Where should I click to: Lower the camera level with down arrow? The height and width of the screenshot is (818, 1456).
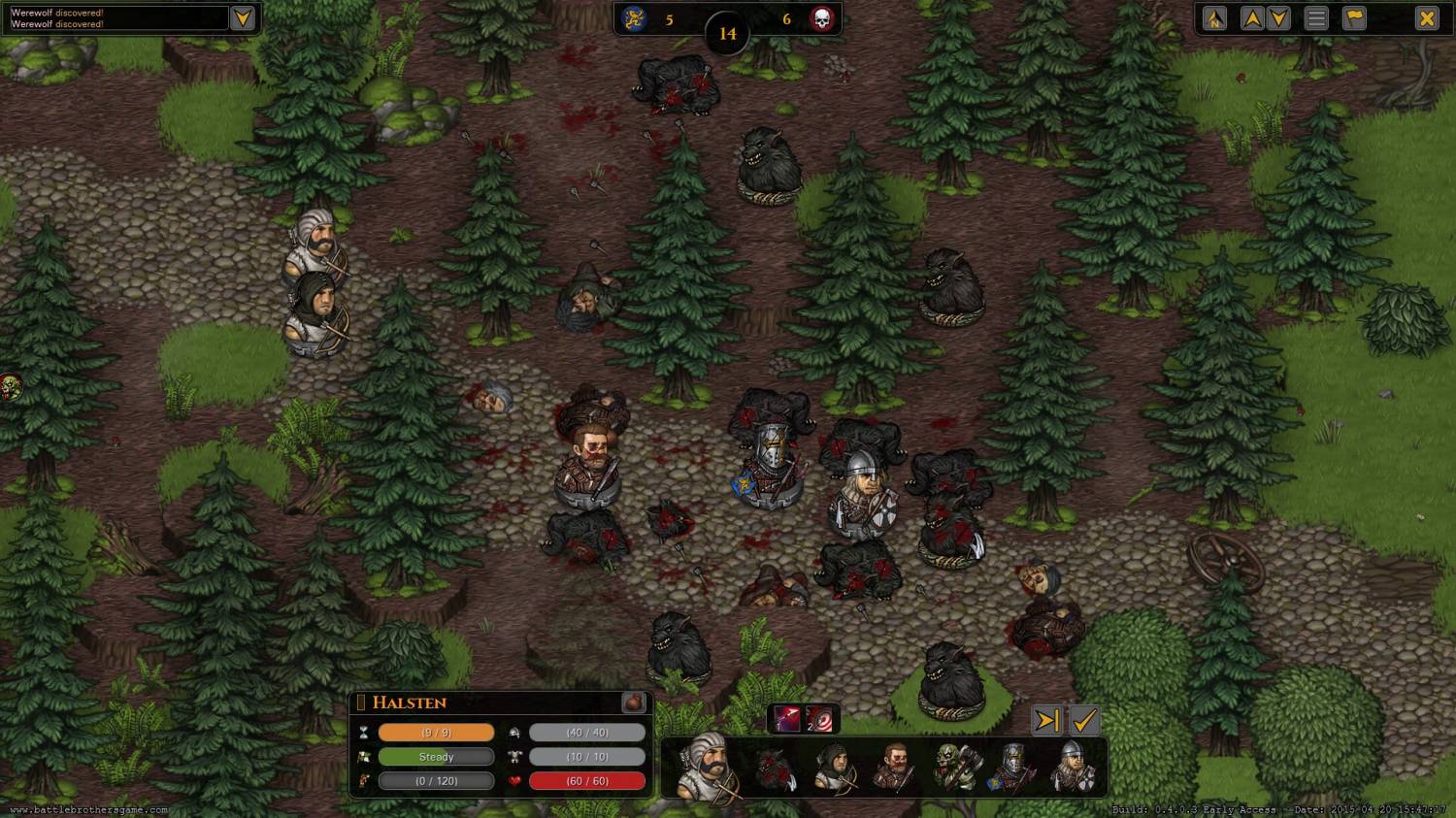[x=1279, y=18]
